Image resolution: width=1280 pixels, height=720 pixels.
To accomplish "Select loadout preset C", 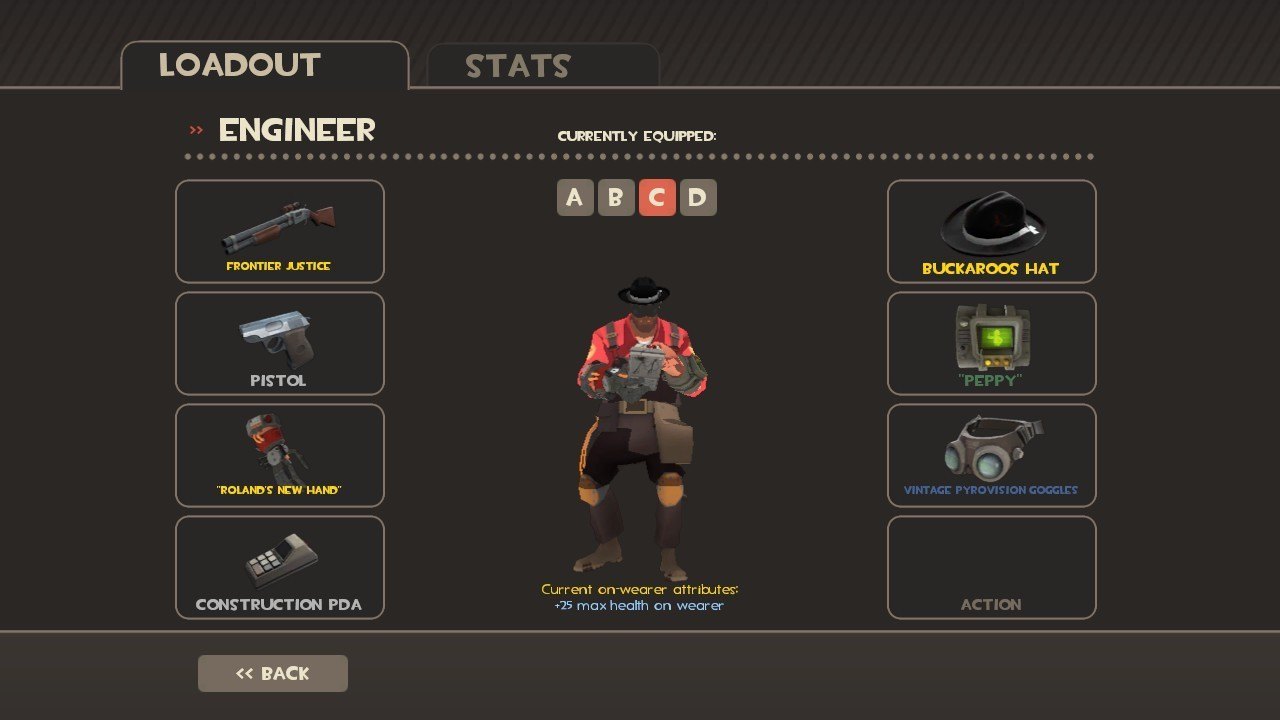I will [x=656, y=198].
